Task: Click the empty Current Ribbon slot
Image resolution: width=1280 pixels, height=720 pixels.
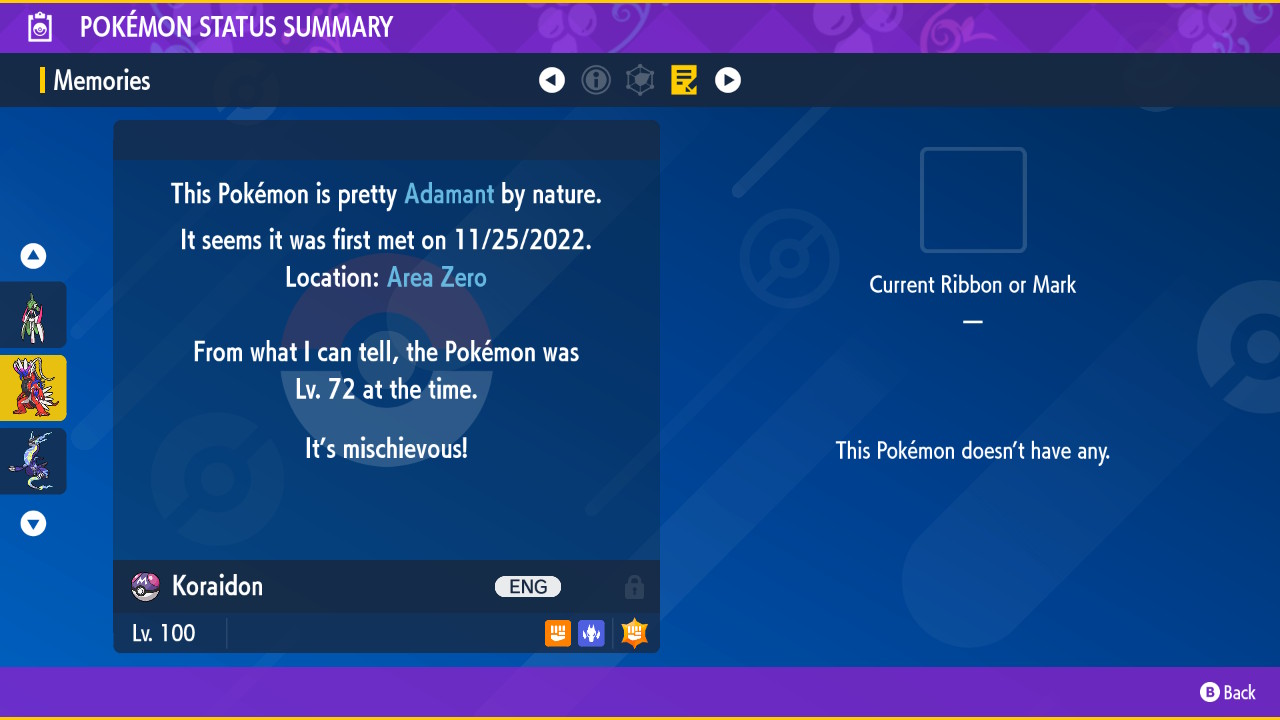Action: point(973,200)
